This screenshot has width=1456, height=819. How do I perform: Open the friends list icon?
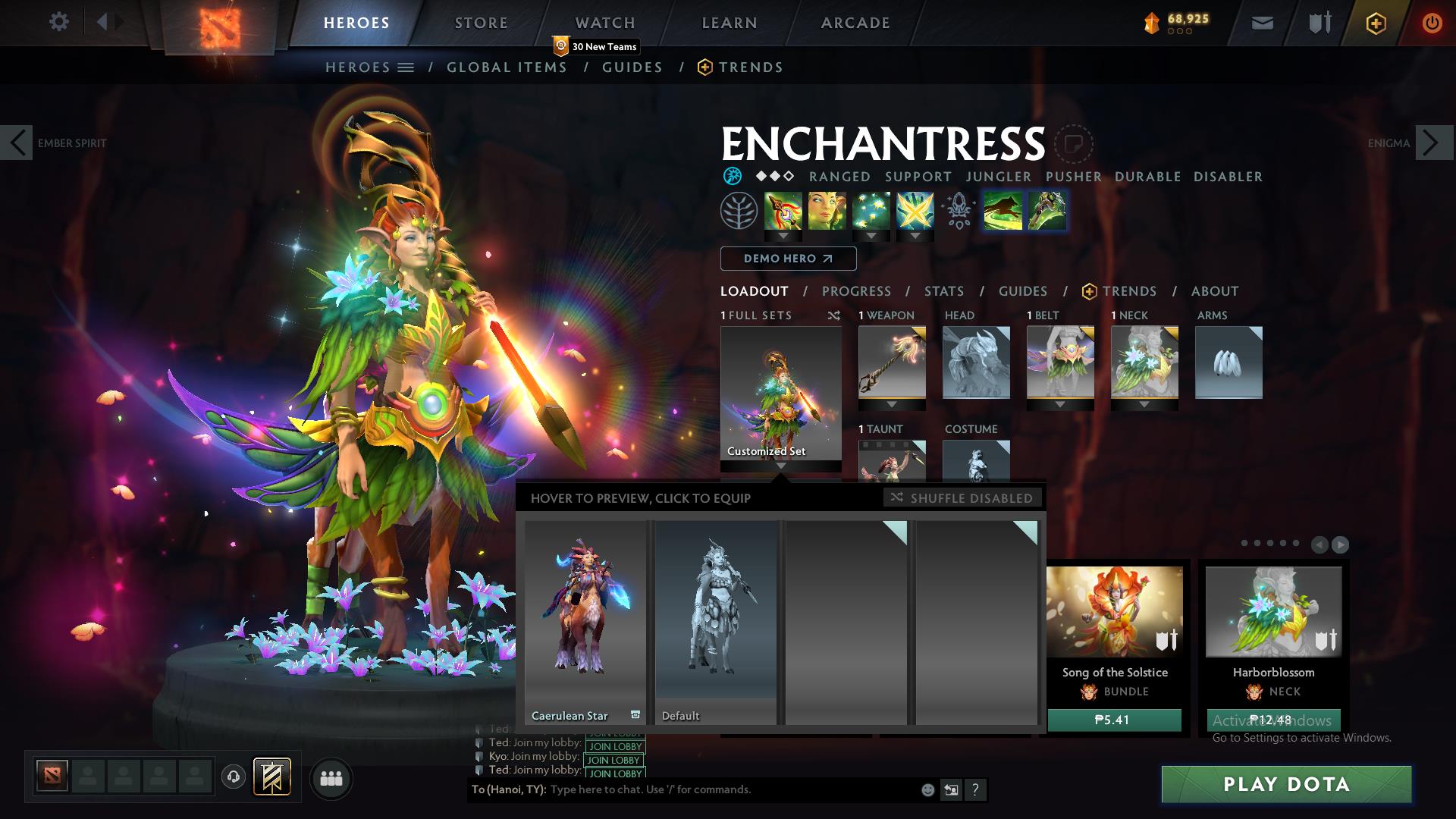(x=331, y=778)
